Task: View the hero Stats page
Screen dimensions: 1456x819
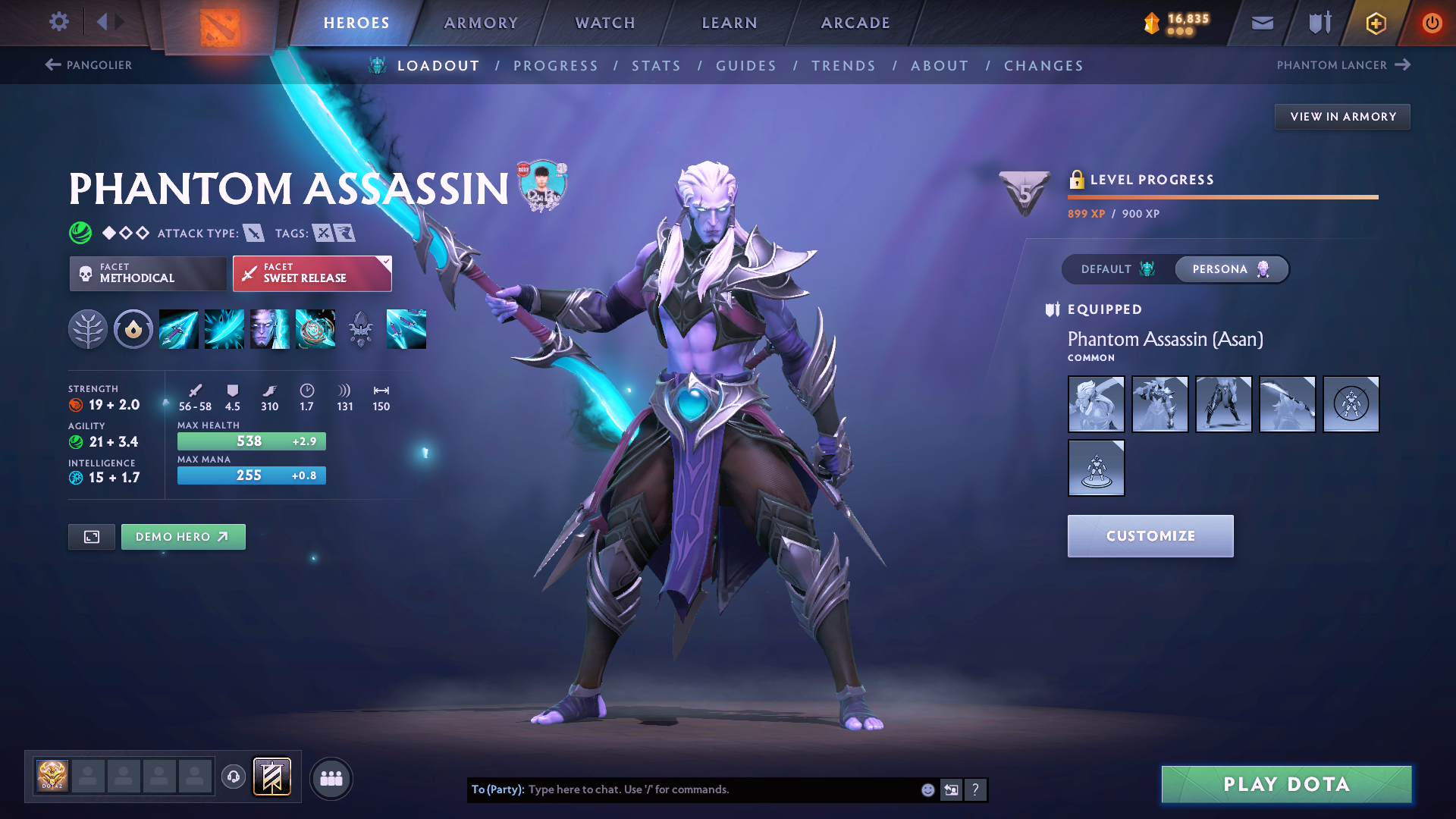Action: click(x=656, y=66)
